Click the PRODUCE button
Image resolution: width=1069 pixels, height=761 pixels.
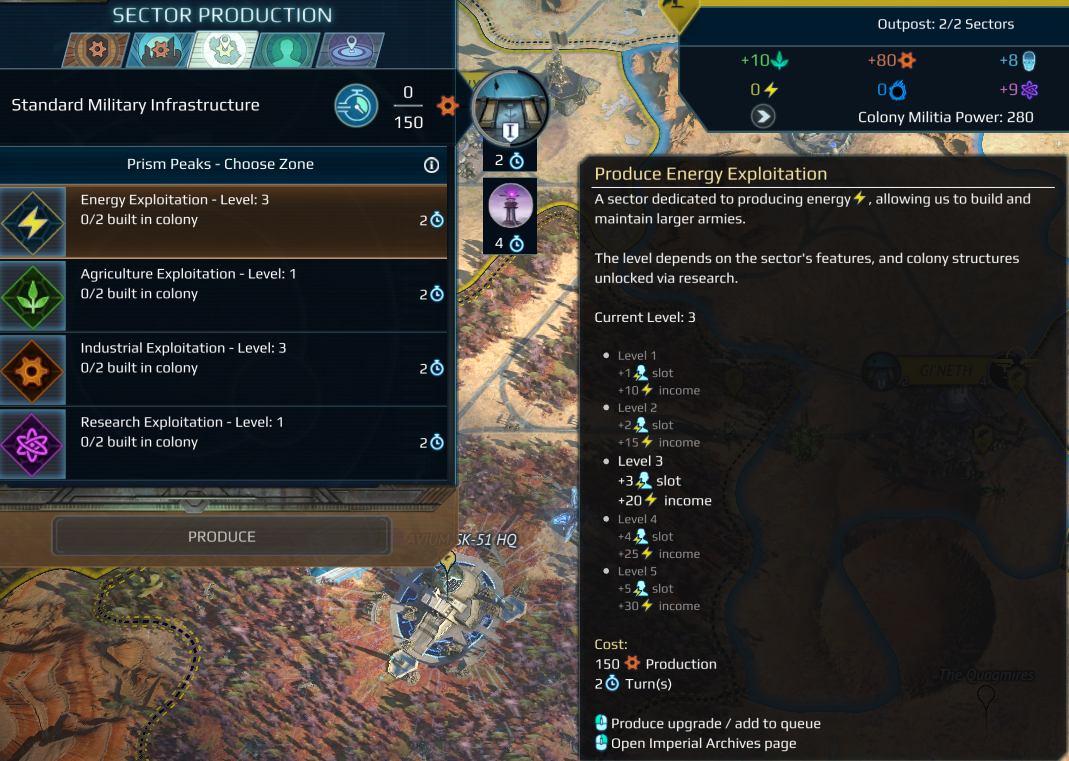click(222, 537)
